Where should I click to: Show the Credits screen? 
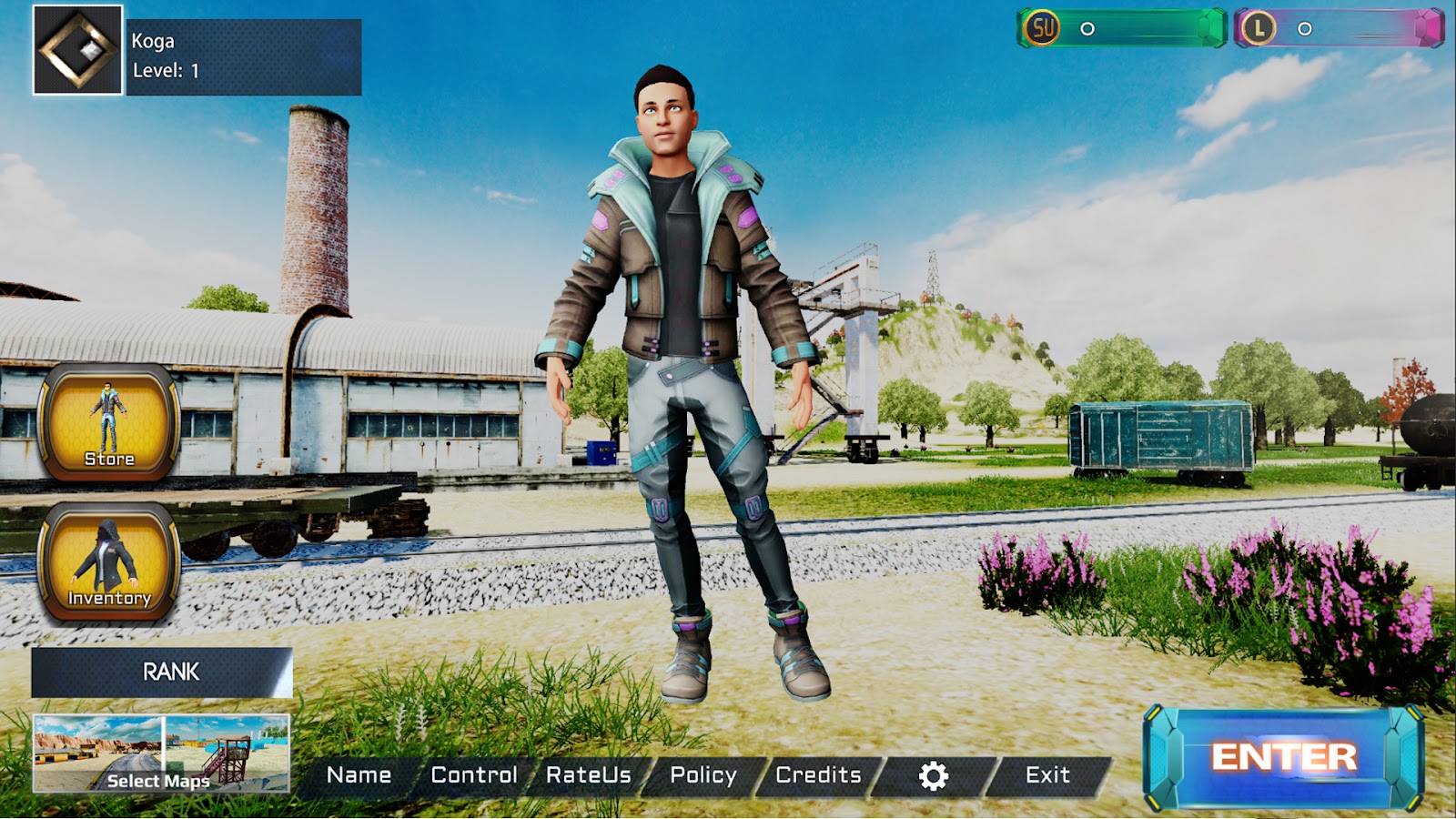coord(818,775)
